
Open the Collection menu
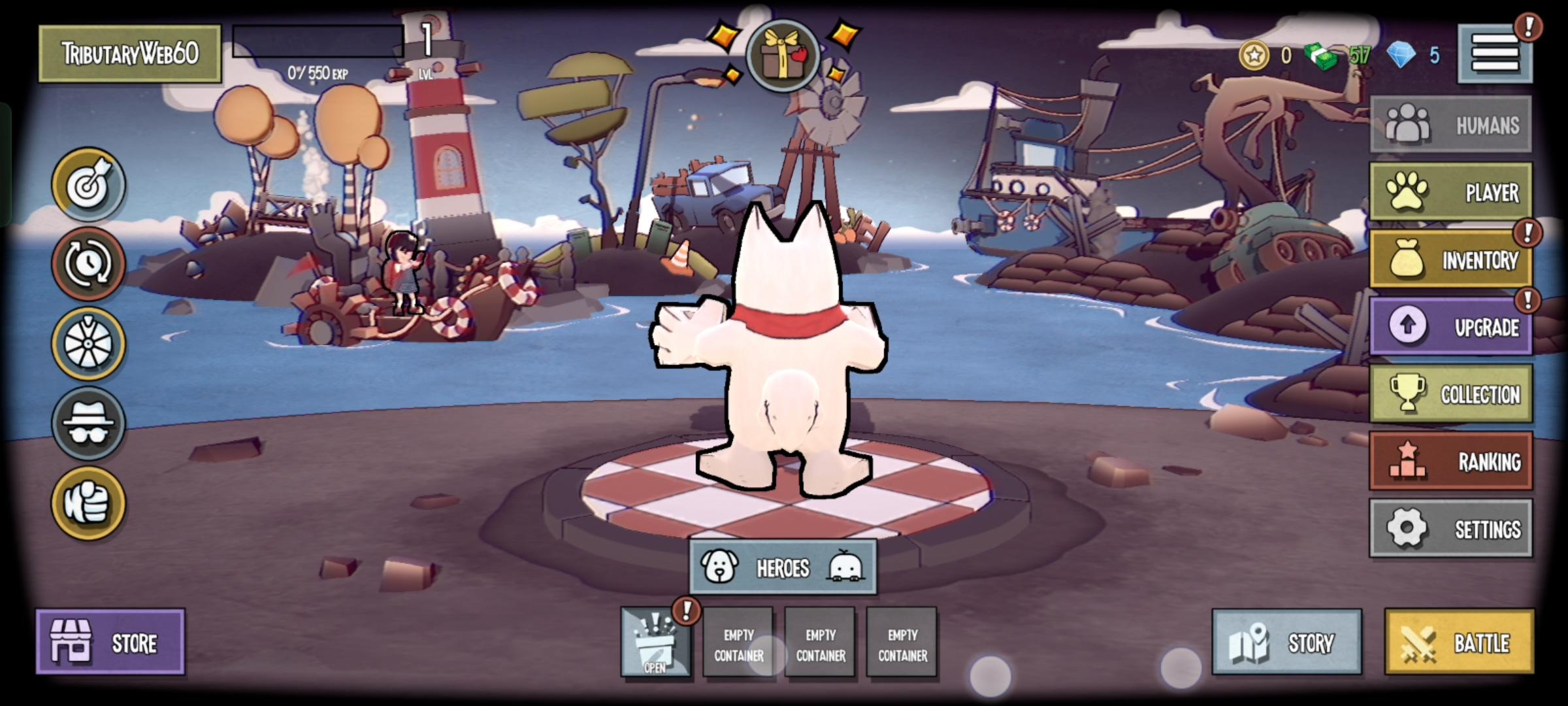[1450, 394]
